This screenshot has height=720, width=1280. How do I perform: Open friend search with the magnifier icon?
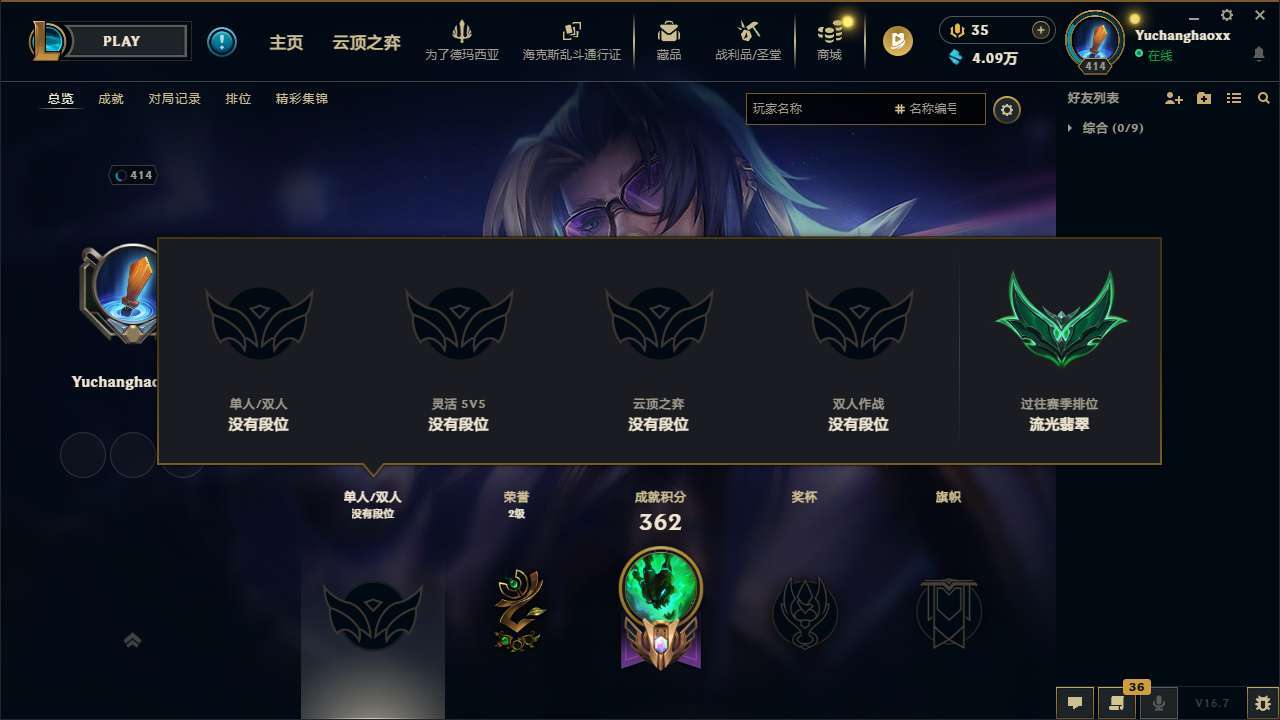(x=1263, y=98)
